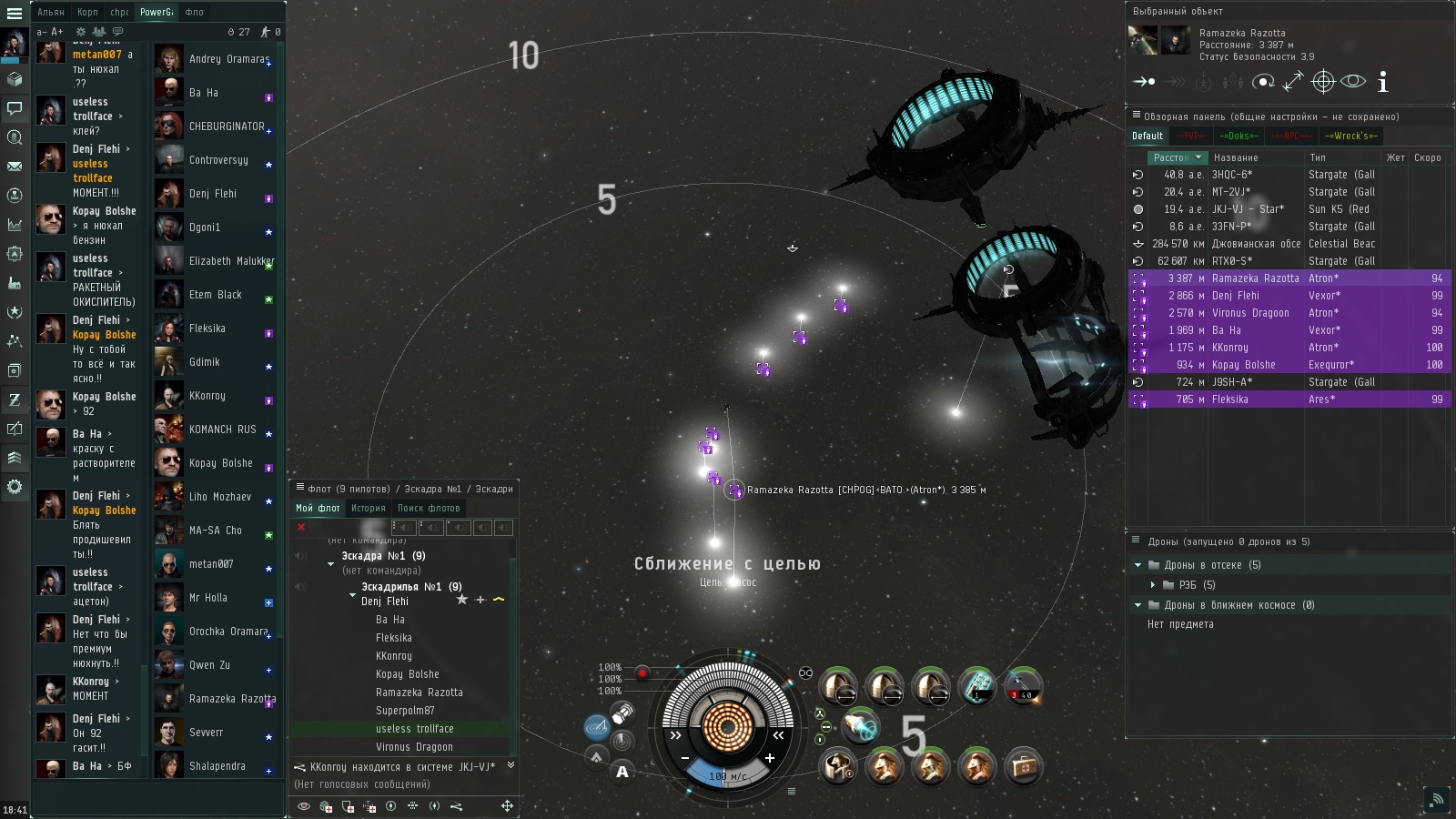Decrease ship speed with the minus button
This screenshot has width=1456, height=819.
coord(685,758)
